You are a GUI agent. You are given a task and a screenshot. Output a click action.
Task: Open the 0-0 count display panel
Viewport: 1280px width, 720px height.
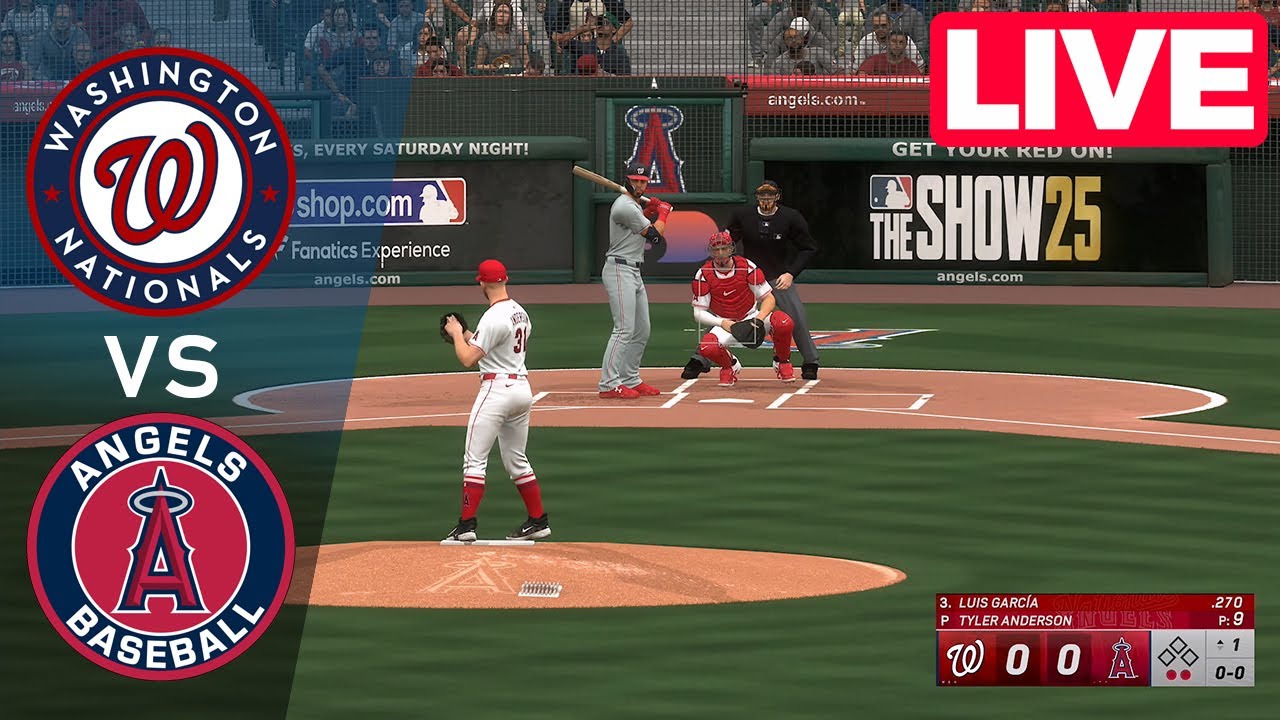click(x=1228, y=672)
